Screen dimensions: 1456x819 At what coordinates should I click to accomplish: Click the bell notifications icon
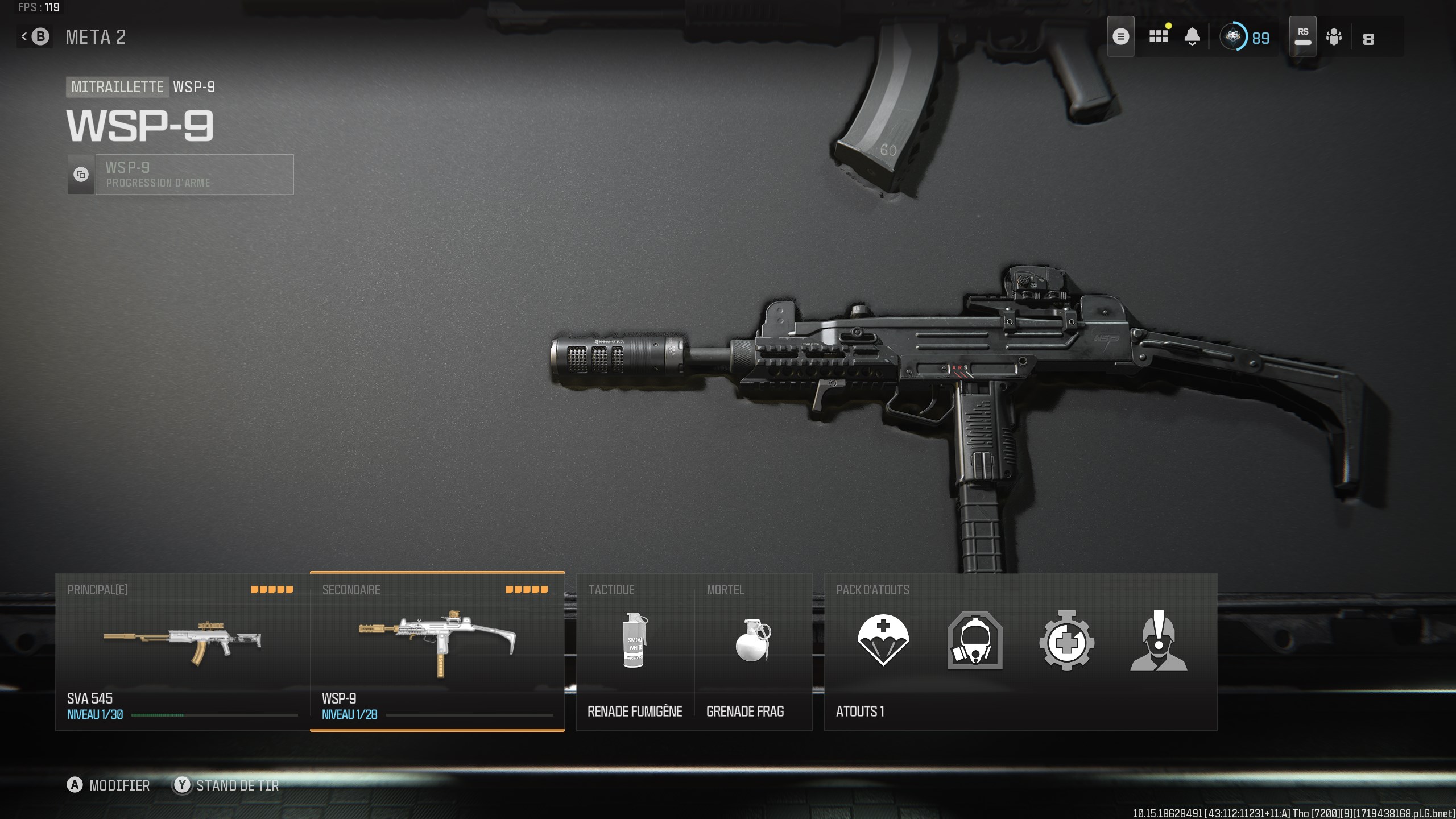[x=1193, y=36]
